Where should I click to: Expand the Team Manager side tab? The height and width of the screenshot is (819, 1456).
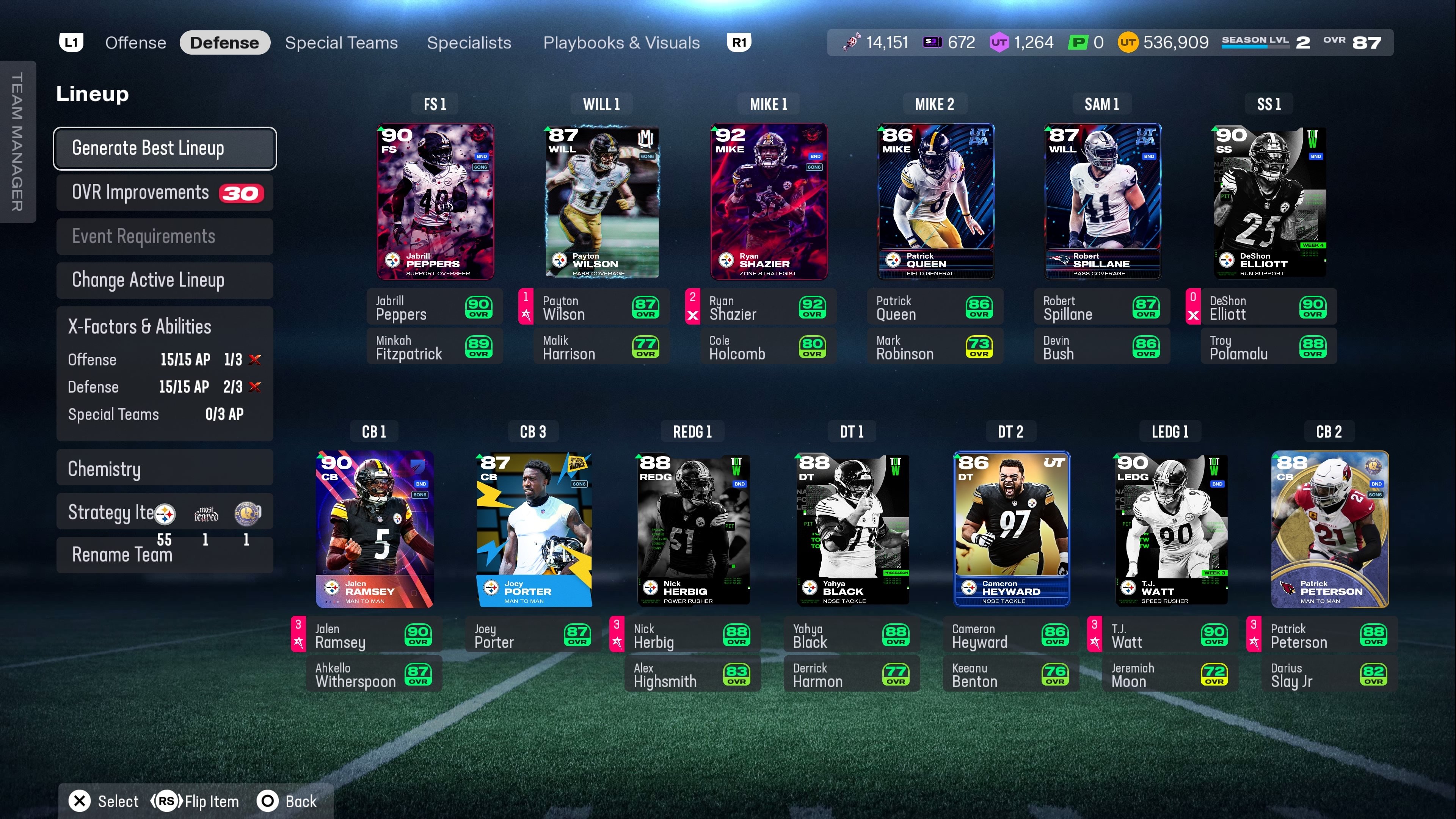(17, 141)
